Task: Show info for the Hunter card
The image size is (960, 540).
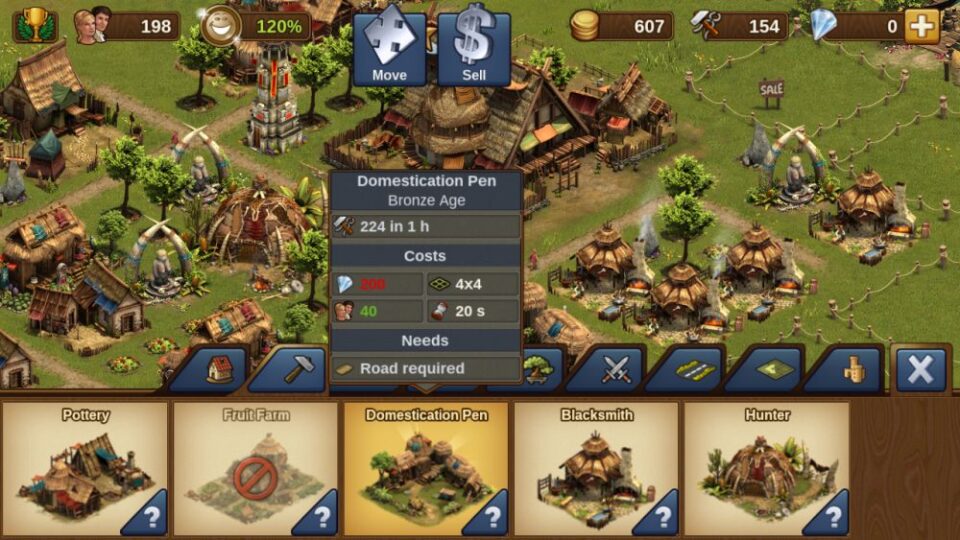Action: point(832,517)
